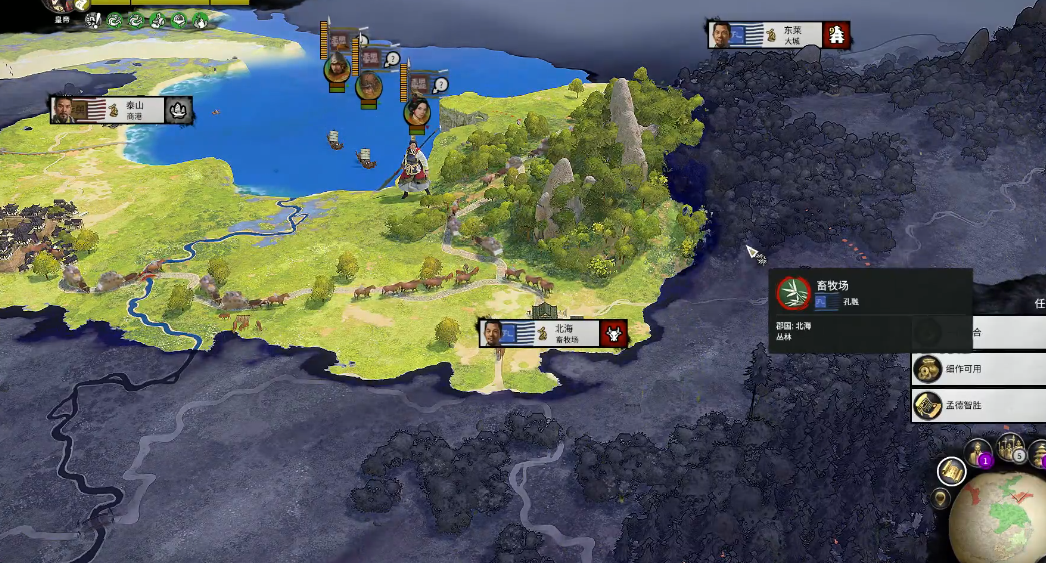1046x563 pixels.
Task: Select the 北海 livestock farm label
Action: click(552, 333)
